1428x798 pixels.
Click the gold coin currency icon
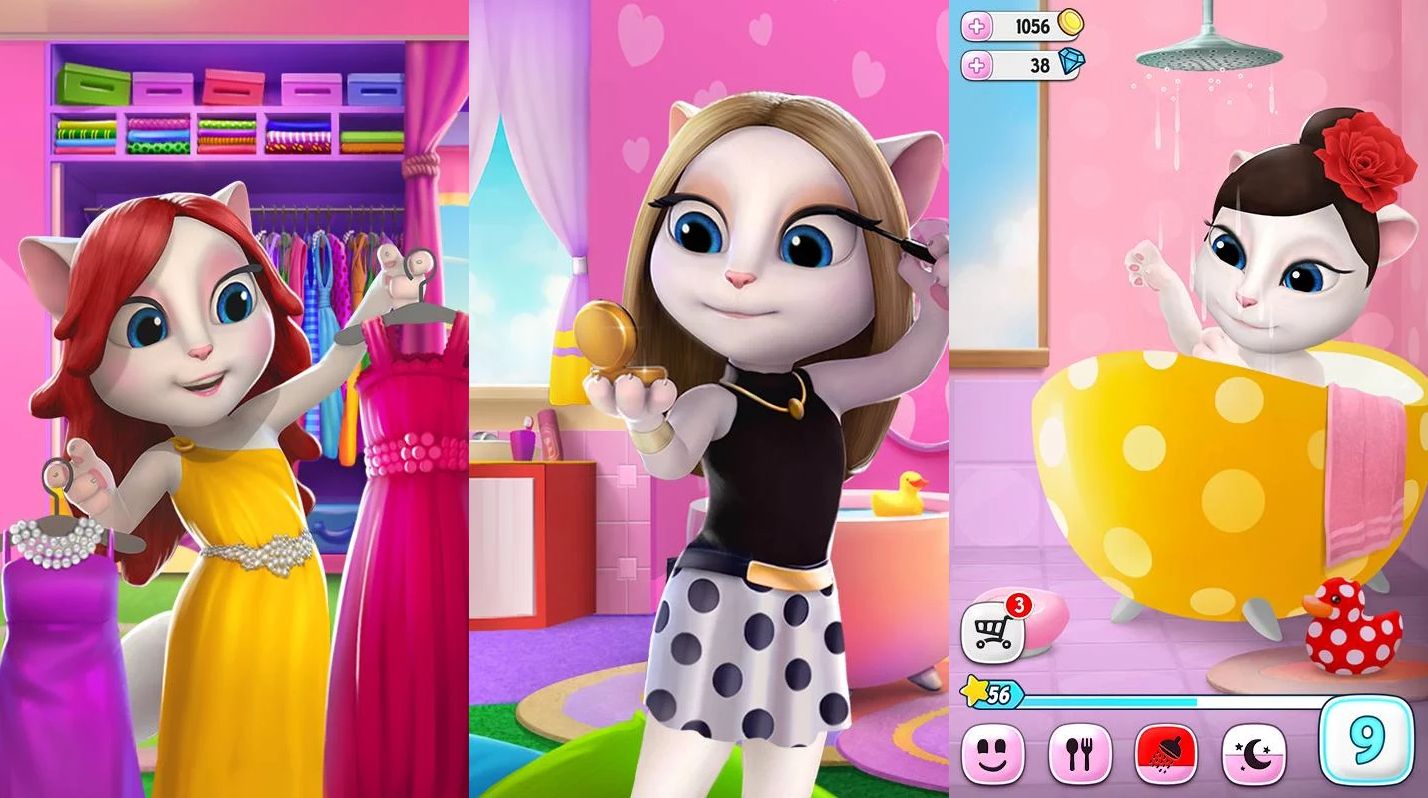pyautogui.click(x=1070, y=25)
